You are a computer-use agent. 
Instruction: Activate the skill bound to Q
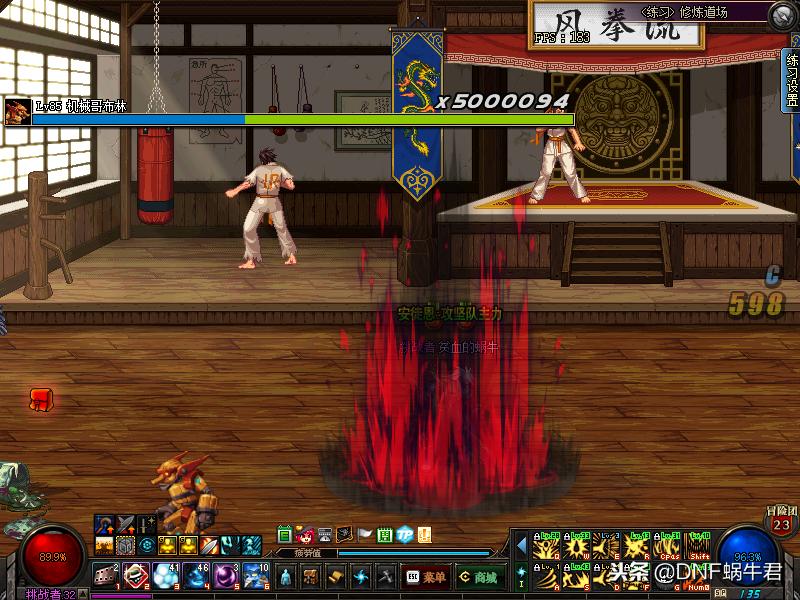(x=548, y=548)
